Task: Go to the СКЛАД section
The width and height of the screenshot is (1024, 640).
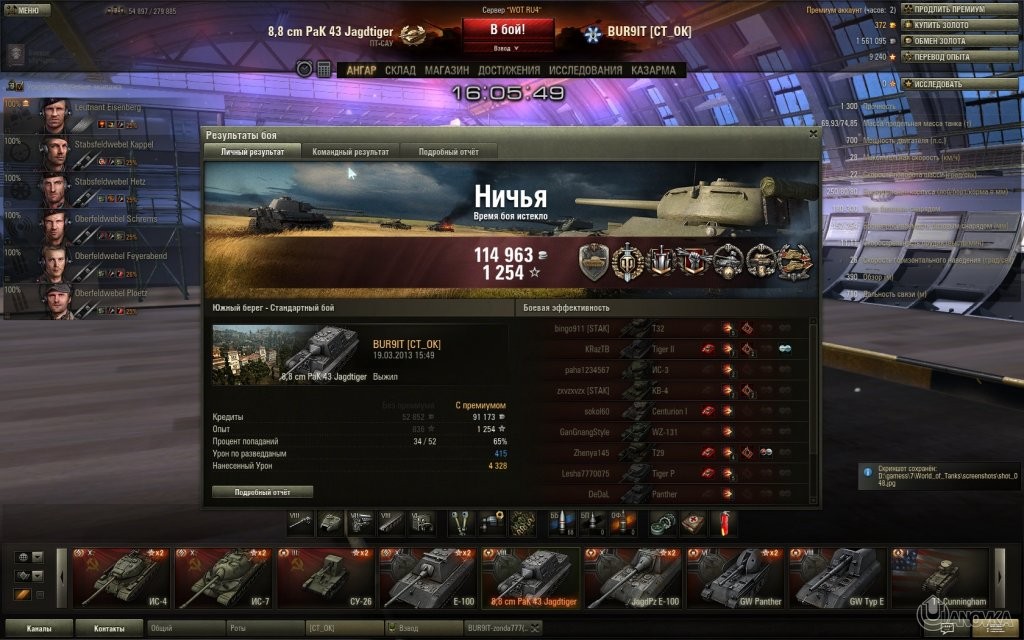Action: (x=400, y=70)
